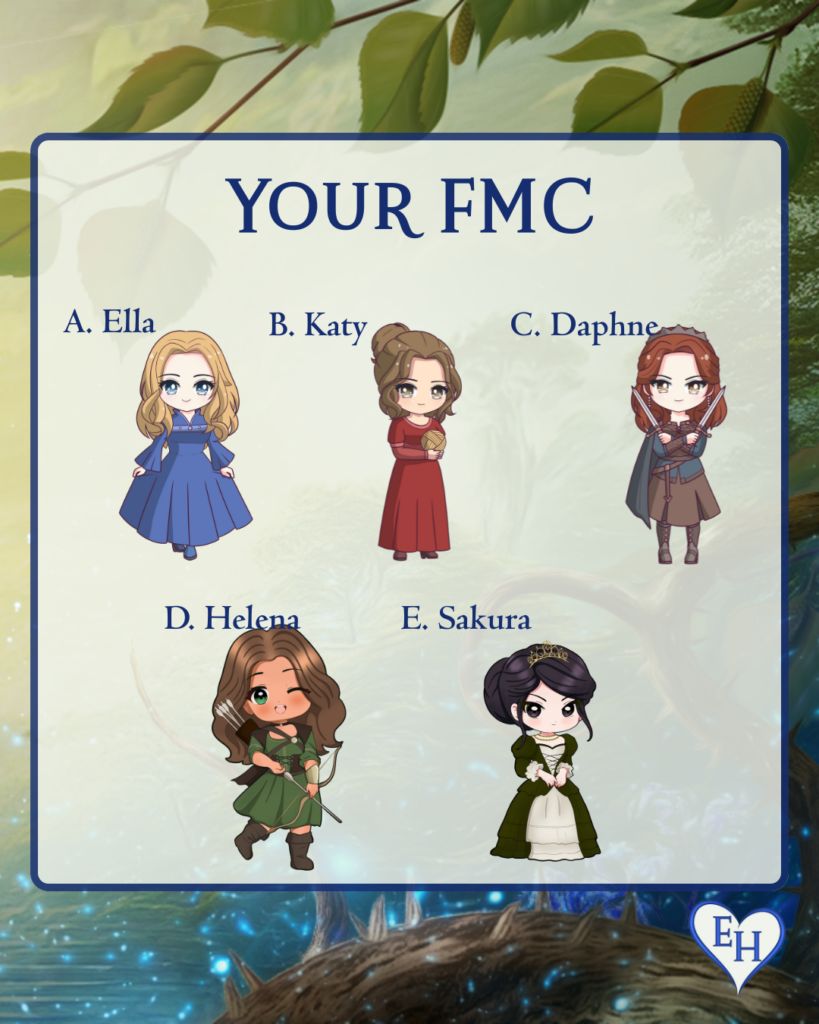819x1024 pixels.
Task: Select Sakura wearing the tiara
Action: coord(544,752)
